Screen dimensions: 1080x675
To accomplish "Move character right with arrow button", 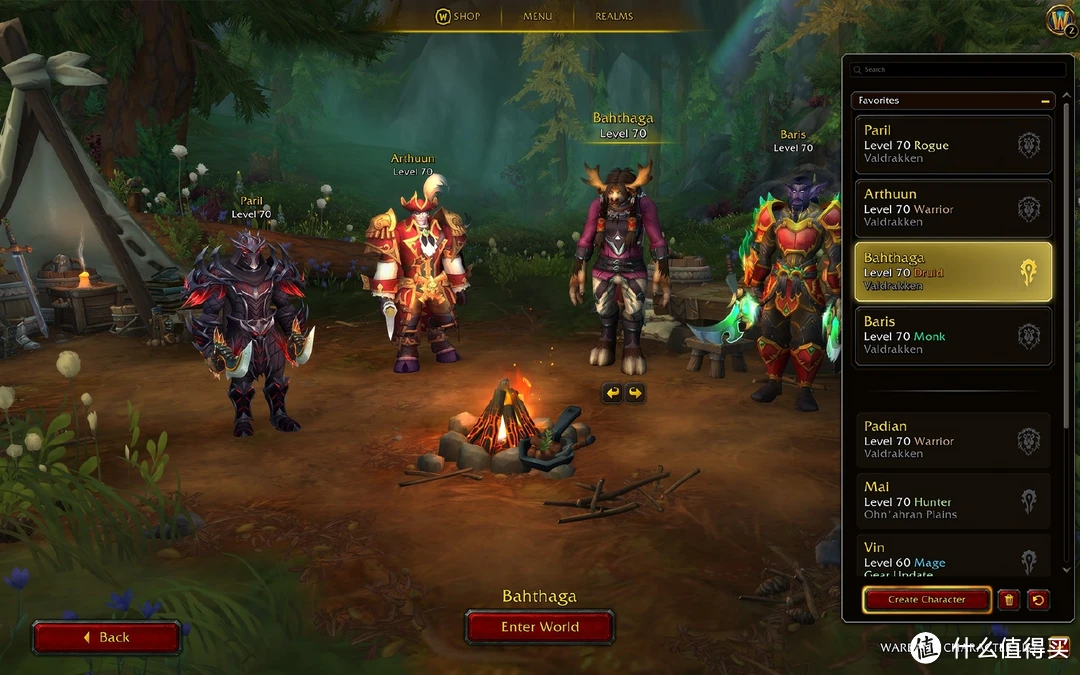I will click(x=635, y=393).
